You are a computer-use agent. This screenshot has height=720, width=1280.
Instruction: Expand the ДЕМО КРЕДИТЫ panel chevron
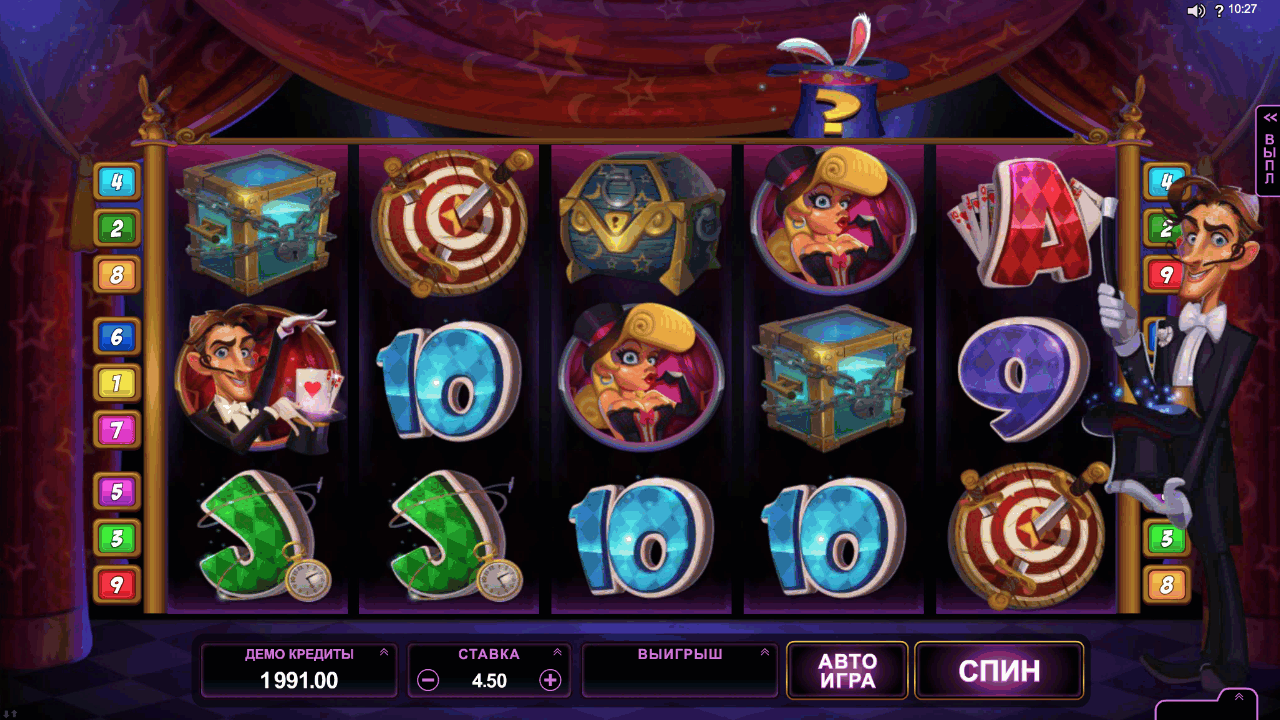[382, 653]
